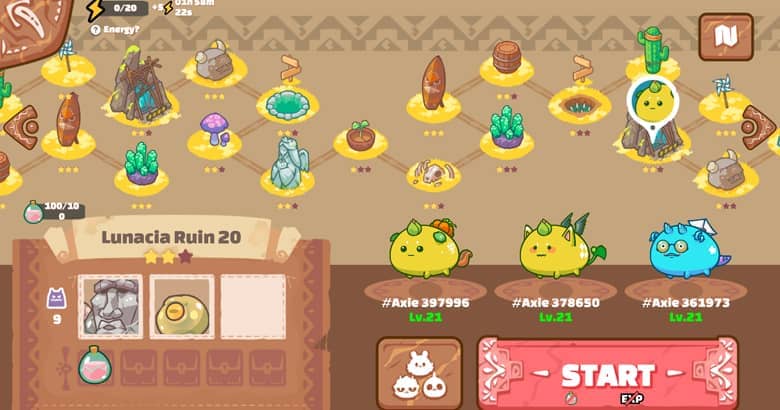Select the stone statue level node
Screen dimensions: 780x410
coord(288,163)
